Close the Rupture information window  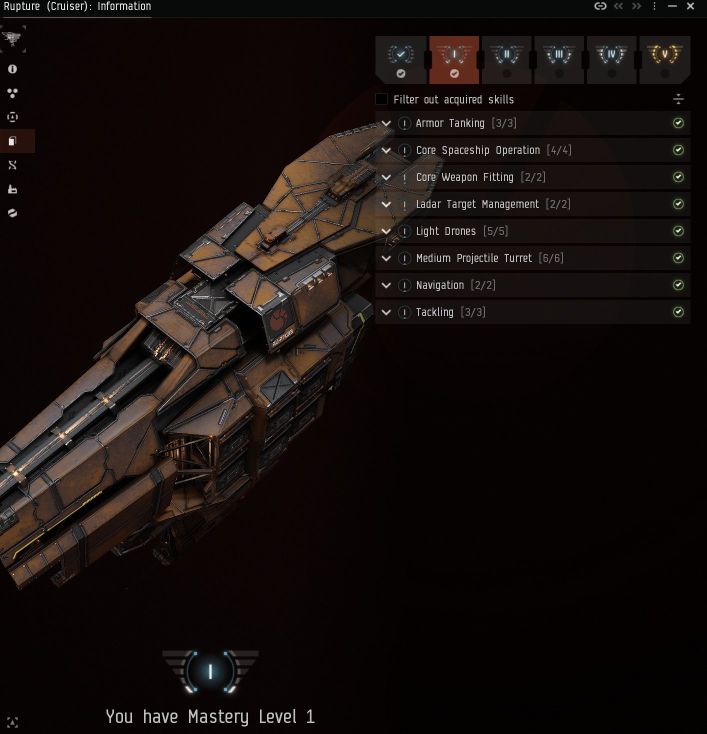(x=691, y=6)
